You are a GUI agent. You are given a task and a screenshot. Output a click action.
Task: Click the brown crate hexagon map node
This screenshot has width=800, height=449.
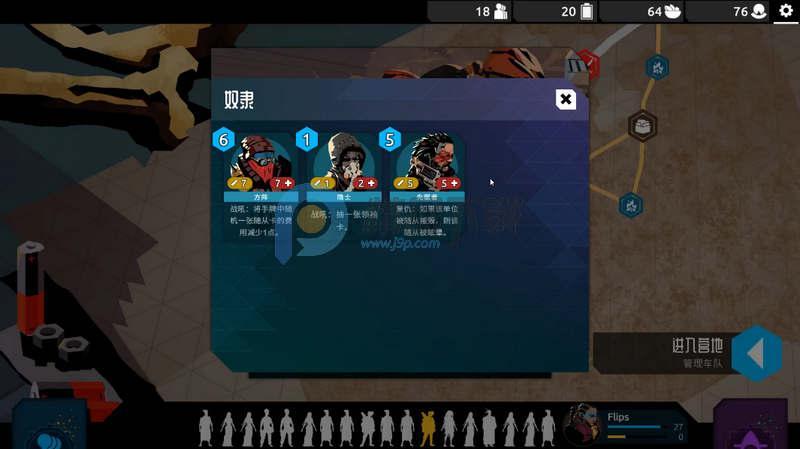[x=642, y=126]
